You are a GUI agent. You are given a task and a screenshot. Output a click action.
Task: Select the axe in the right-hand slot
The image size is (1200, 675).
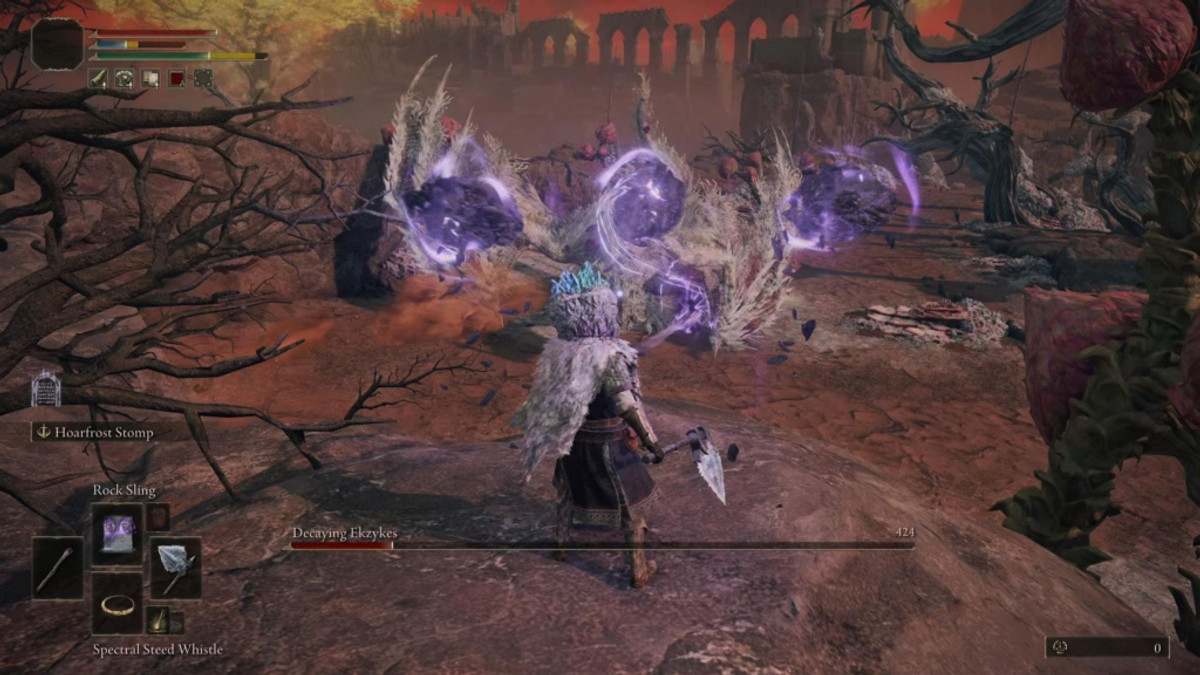[x=176, y=568]
